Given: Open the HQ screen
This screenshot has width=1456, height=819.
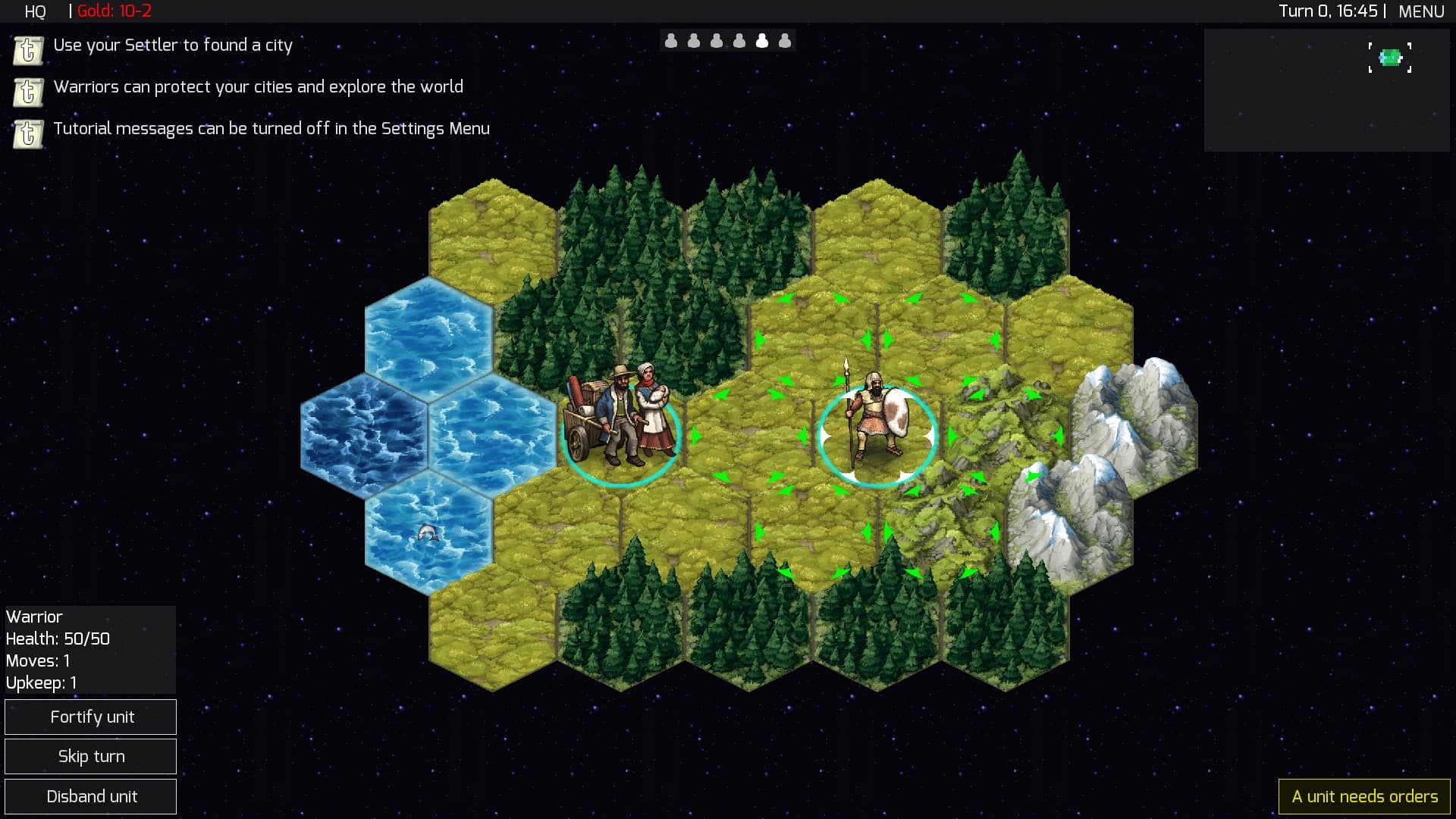Looking at the screenshot, I should point(35,11).
